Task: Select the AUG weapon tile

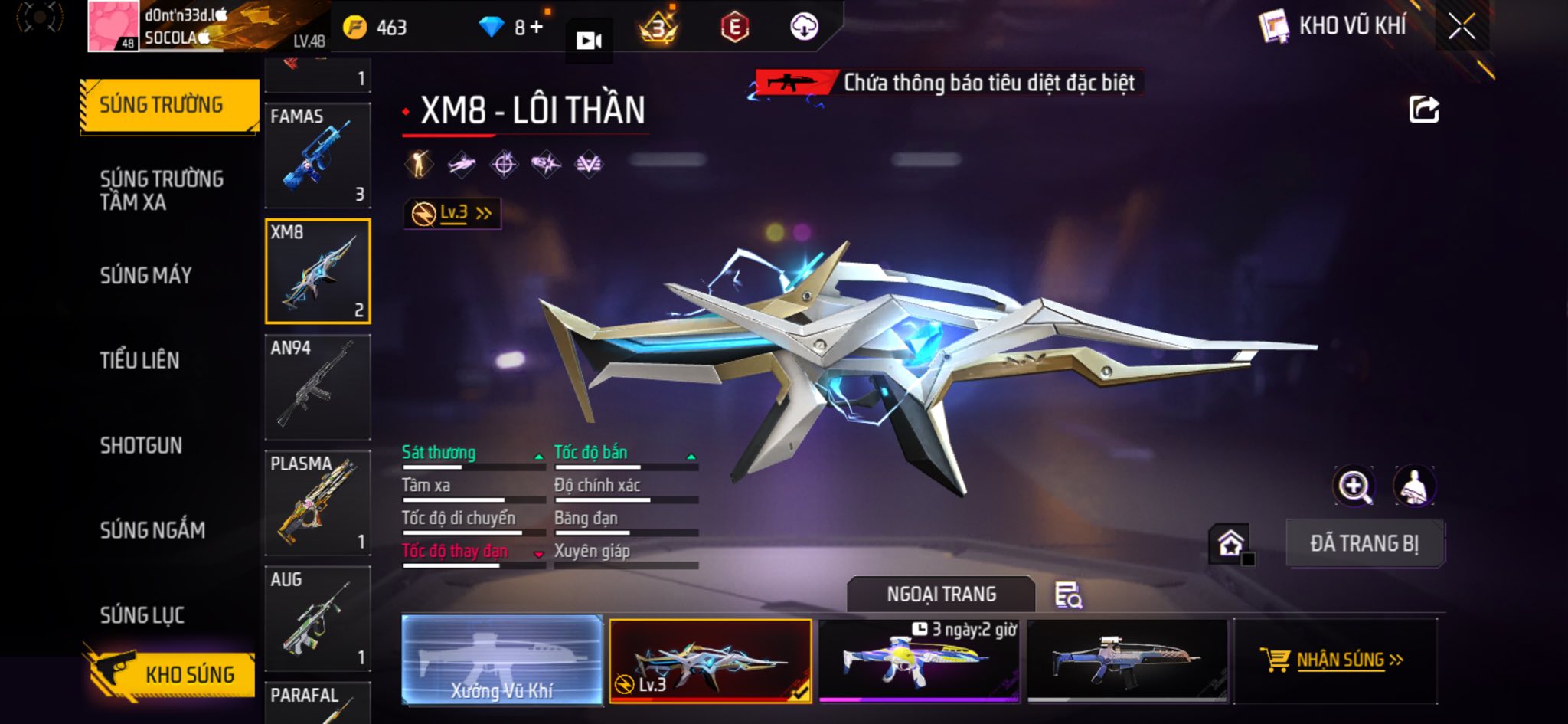Action: [x=318, y=618]
